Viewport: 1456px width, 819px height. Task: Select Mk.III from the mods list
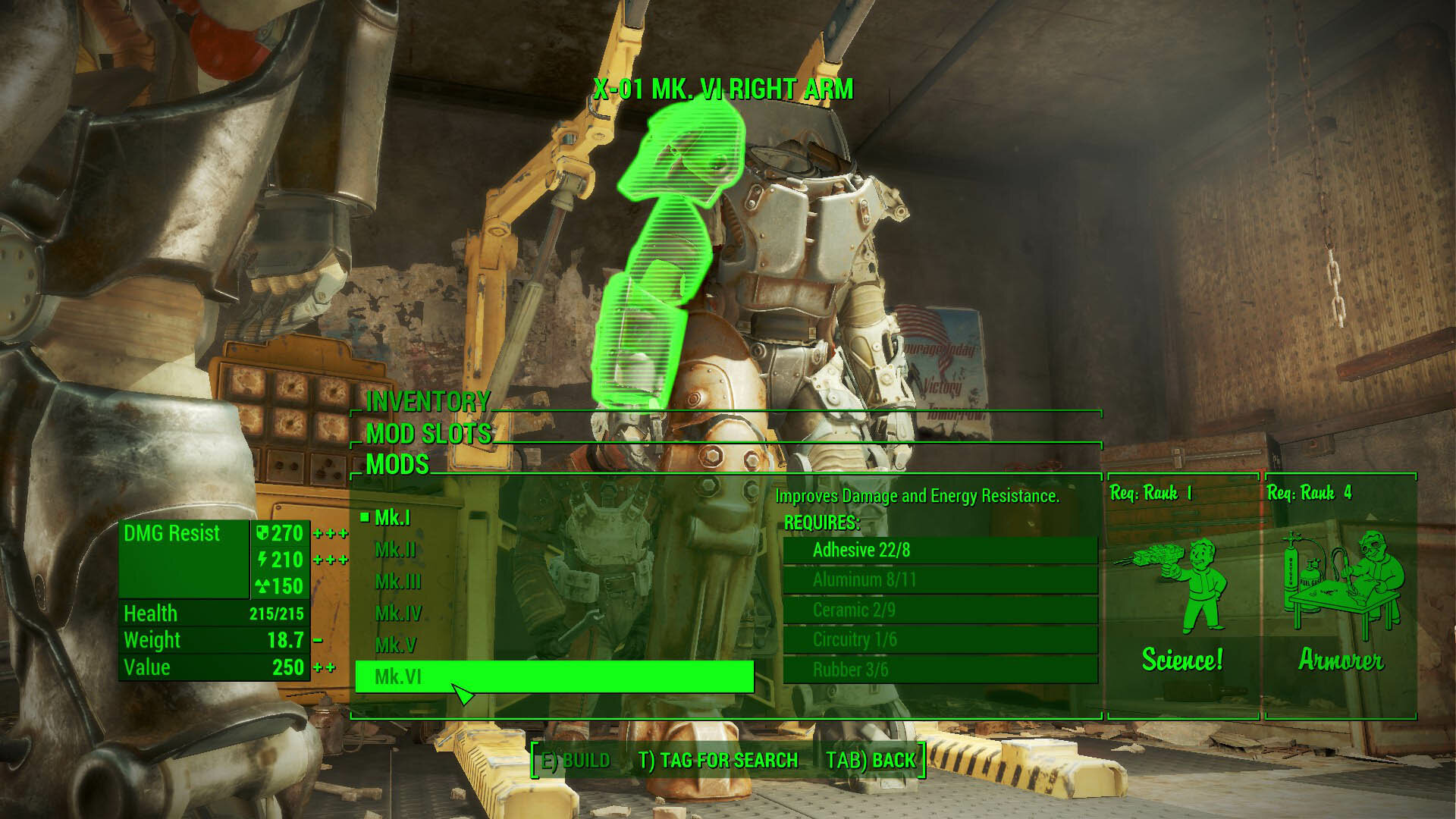[397, 582]
